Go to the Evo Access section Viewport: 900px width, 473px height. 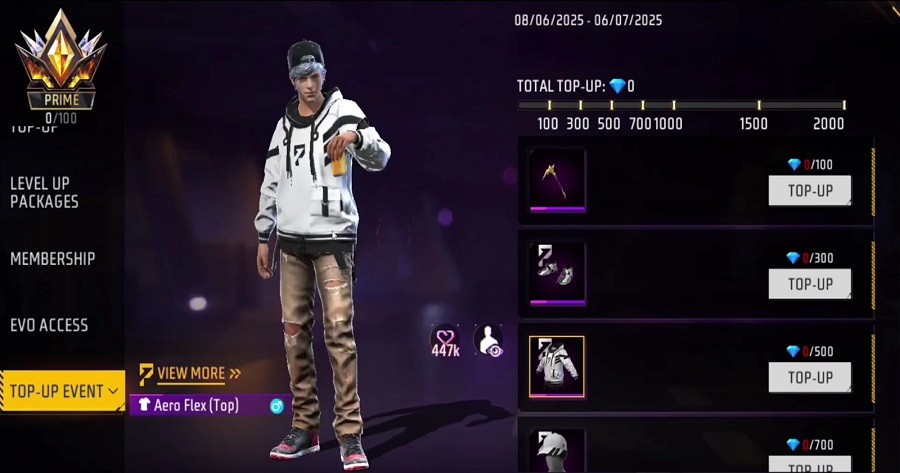click(49, 325)
